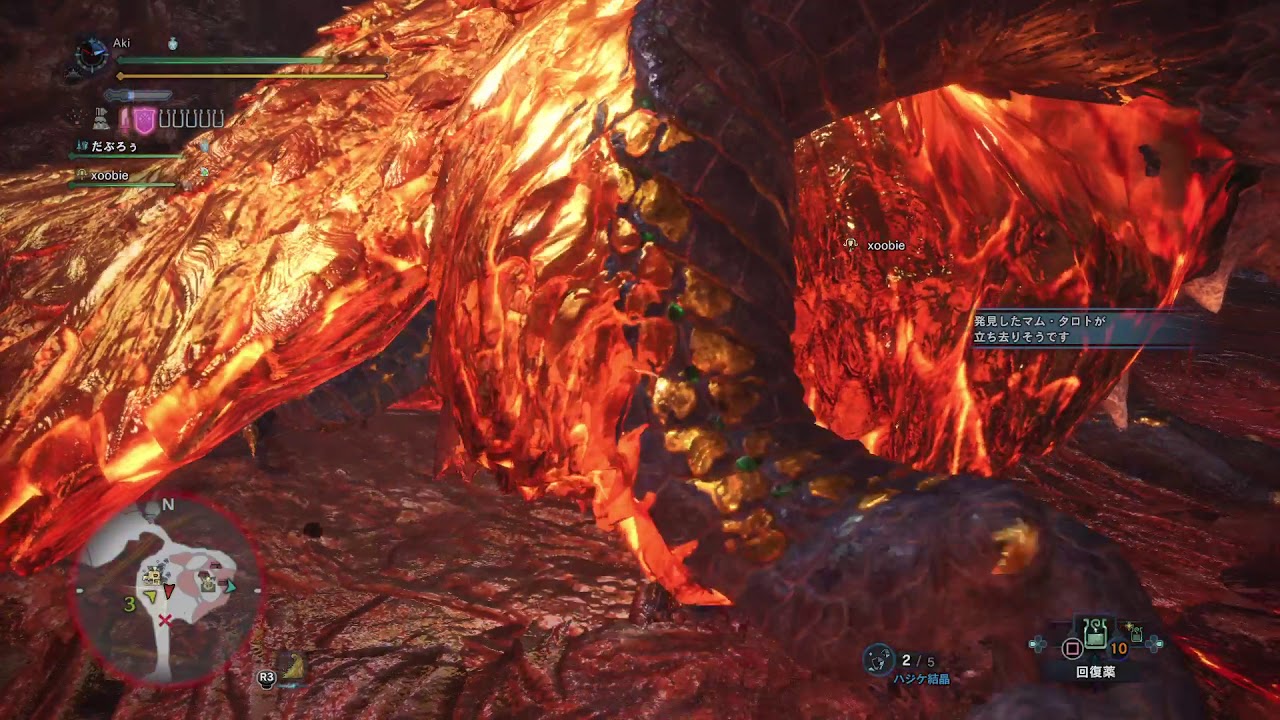
Task: Select the pink shield status icon
Action: point(145,121)
